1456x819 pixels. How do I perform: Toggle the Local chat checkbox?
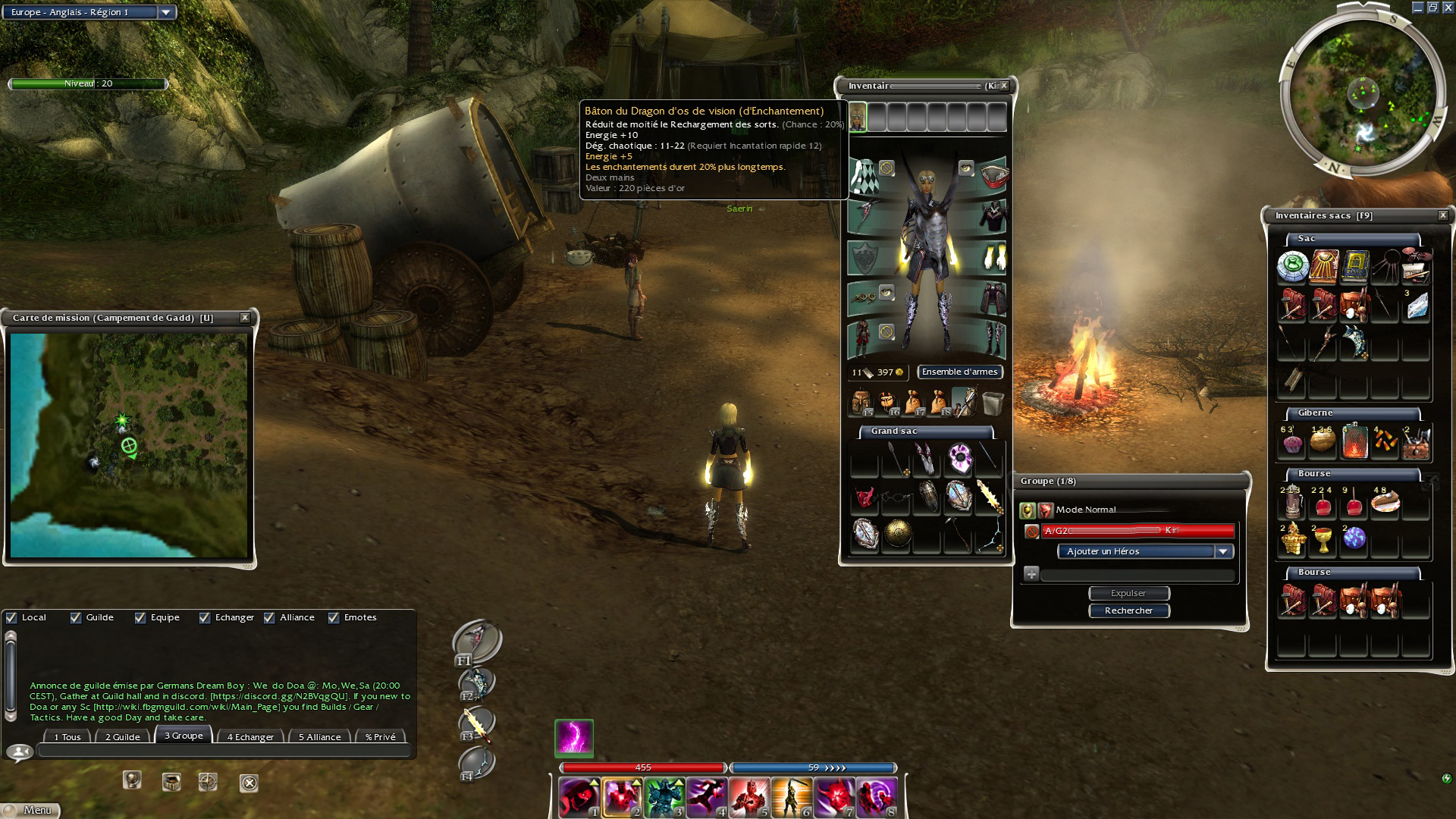coord(11,617)
